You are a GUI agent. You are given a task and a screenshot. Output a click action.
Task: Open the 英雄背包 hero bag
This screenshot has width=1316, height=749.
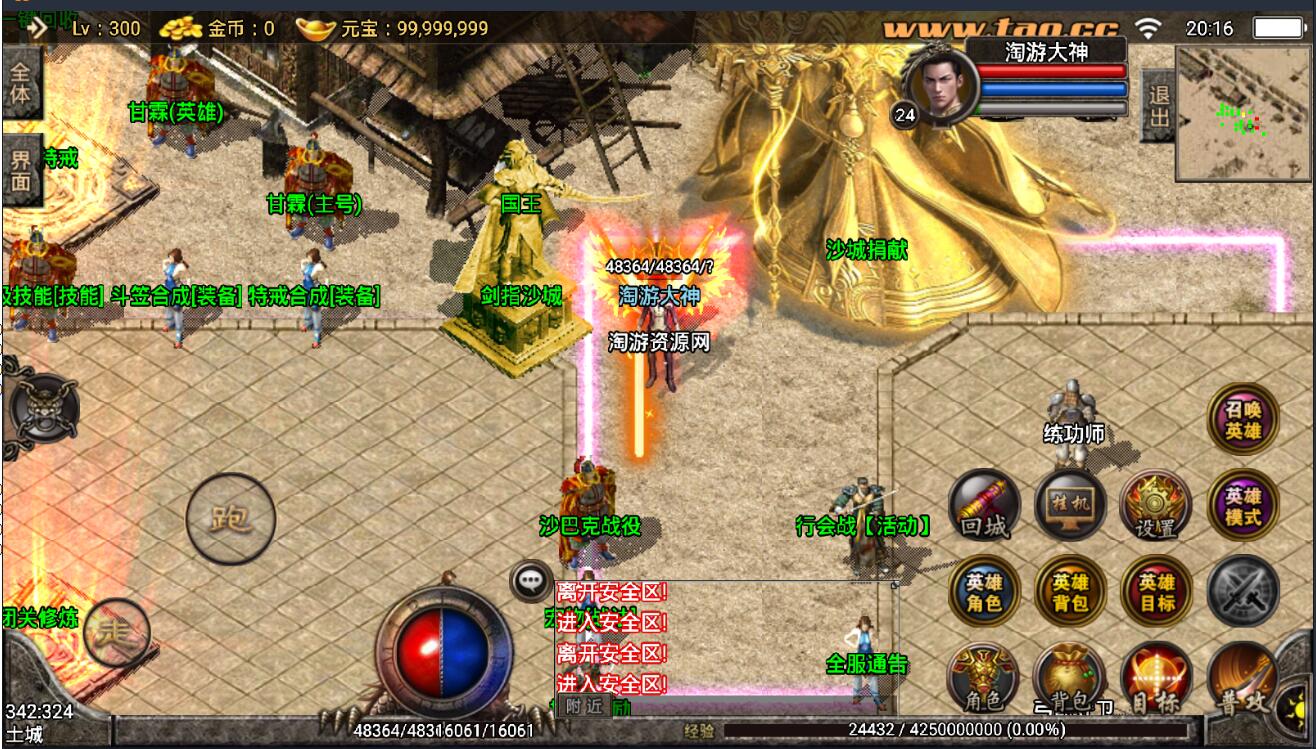pyautogui.click(x=1070, y=592)
